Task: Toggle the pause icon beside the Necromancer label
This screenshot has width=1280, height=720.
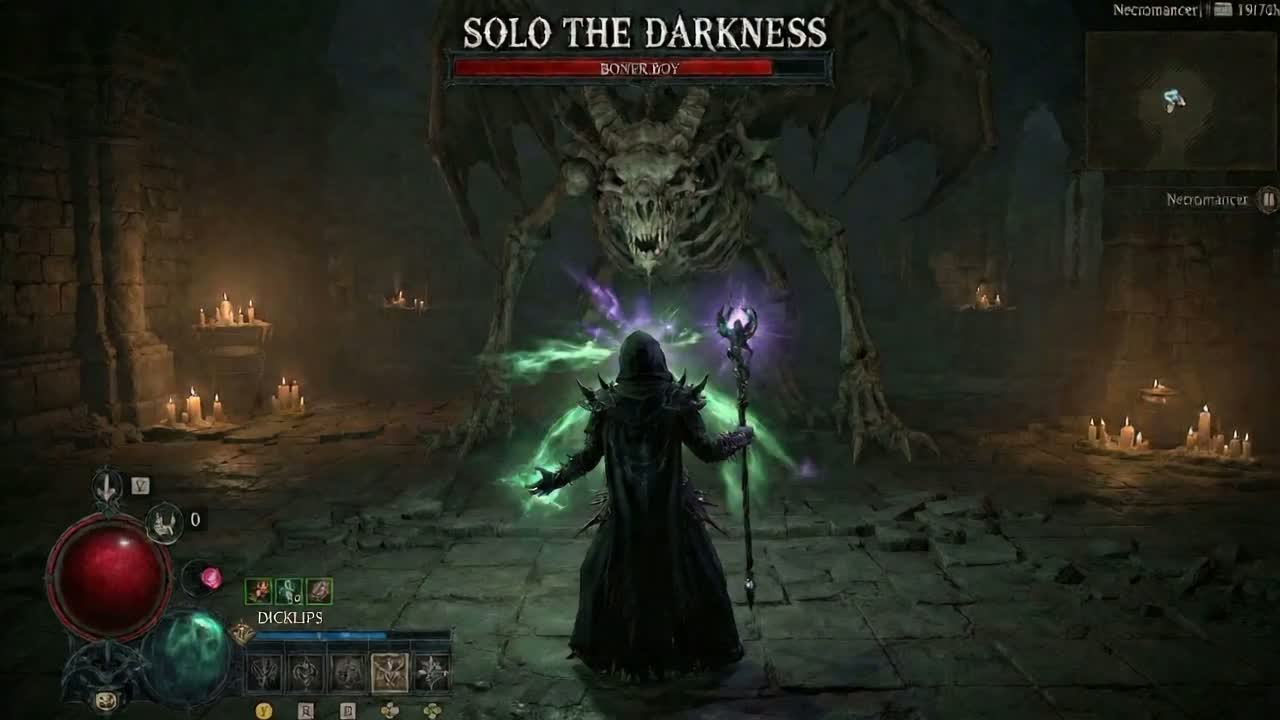Action: click(x=1268, y=200)
